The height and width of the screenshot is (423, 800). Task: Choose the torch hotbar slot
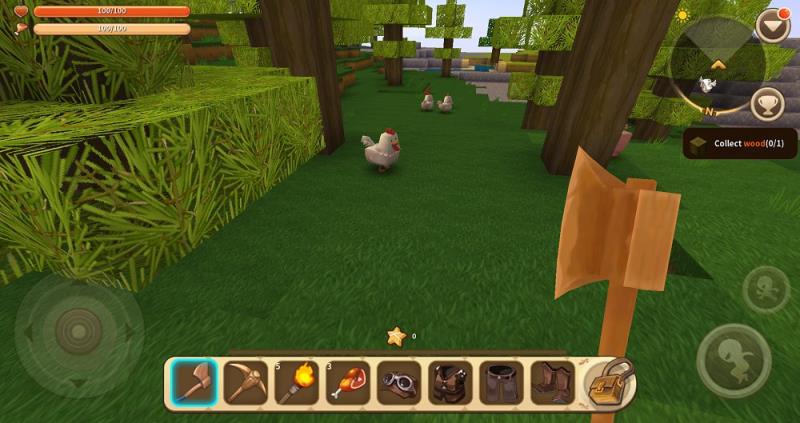tap(296, 383)
